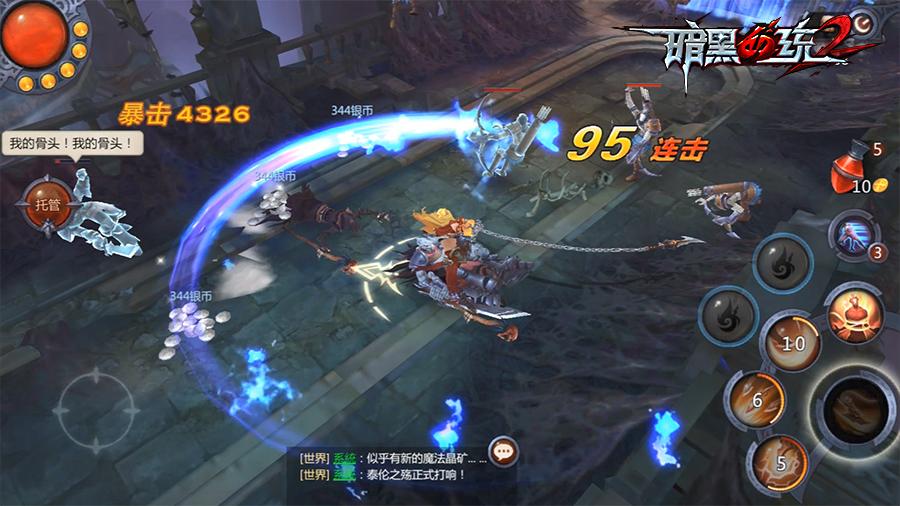The width and height of the screenshot is (900, 506).
Task: Open the world chat message log
Action: coord(390,466)
